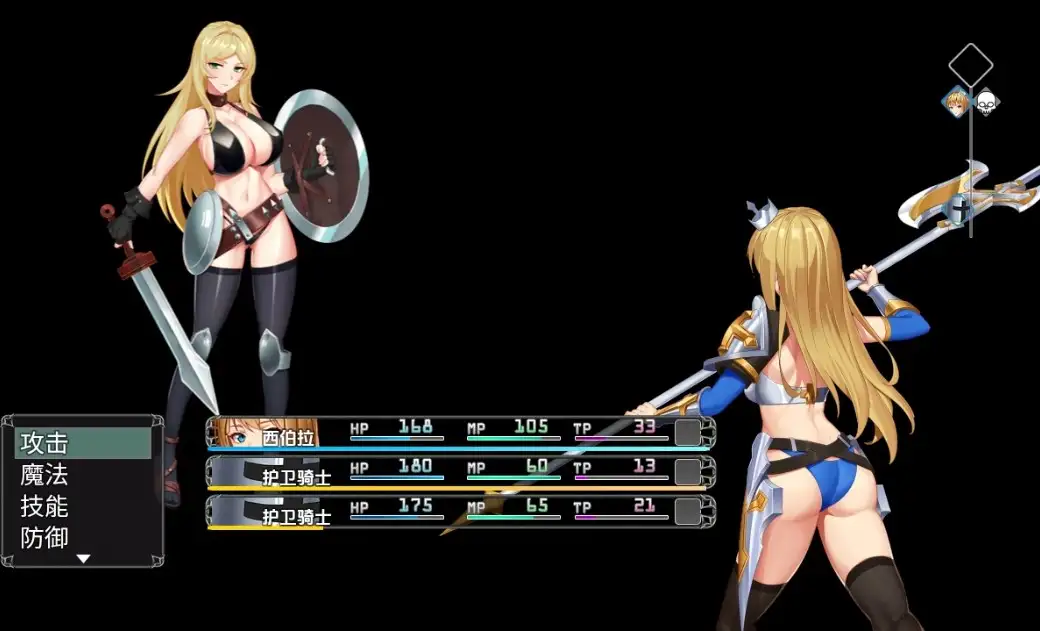Click the skull enemy turn-order icon

click(x=986, y=101)
